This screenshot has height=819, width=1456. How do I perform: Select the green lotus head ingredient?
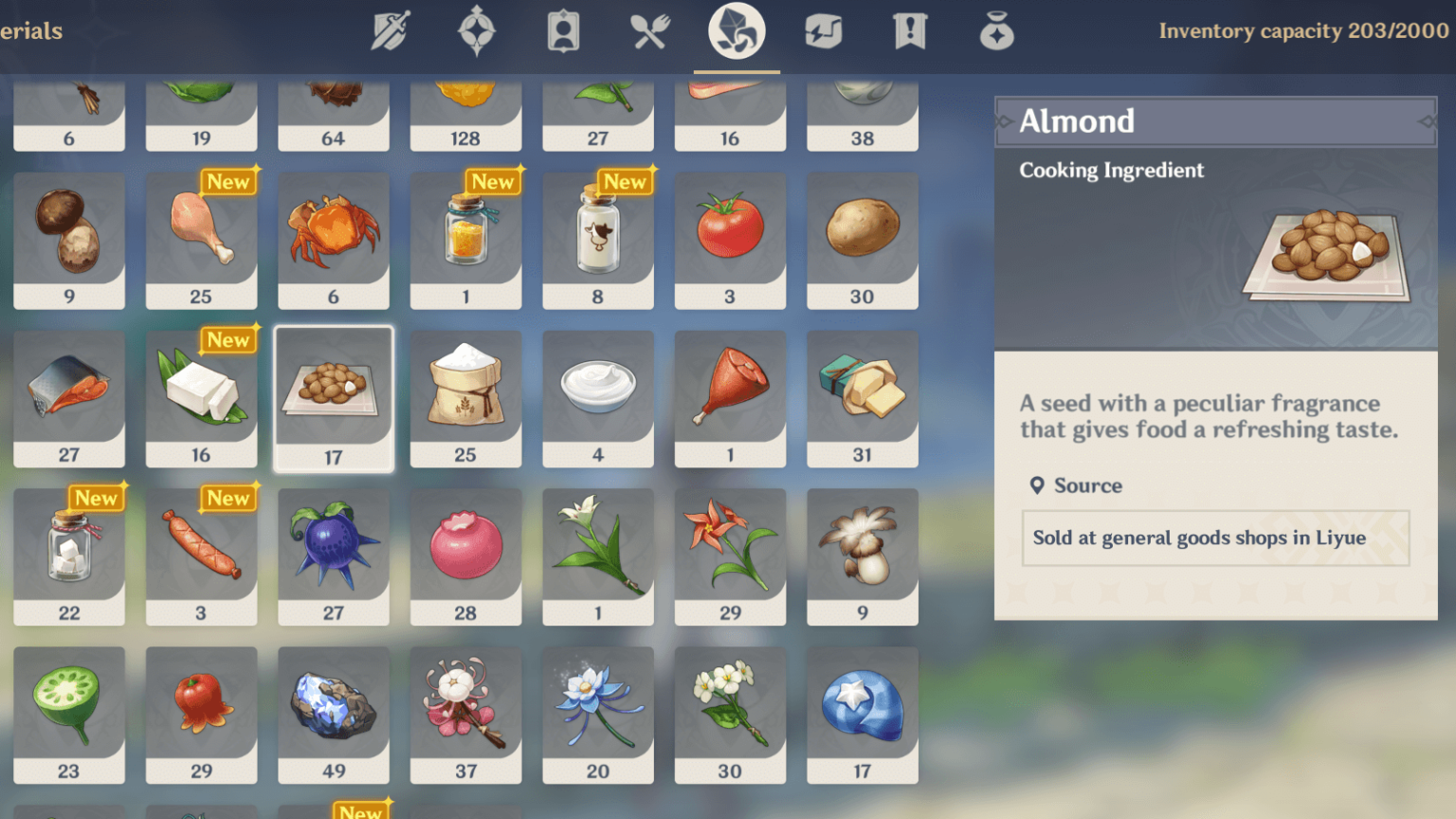click(x=69, y=715)
